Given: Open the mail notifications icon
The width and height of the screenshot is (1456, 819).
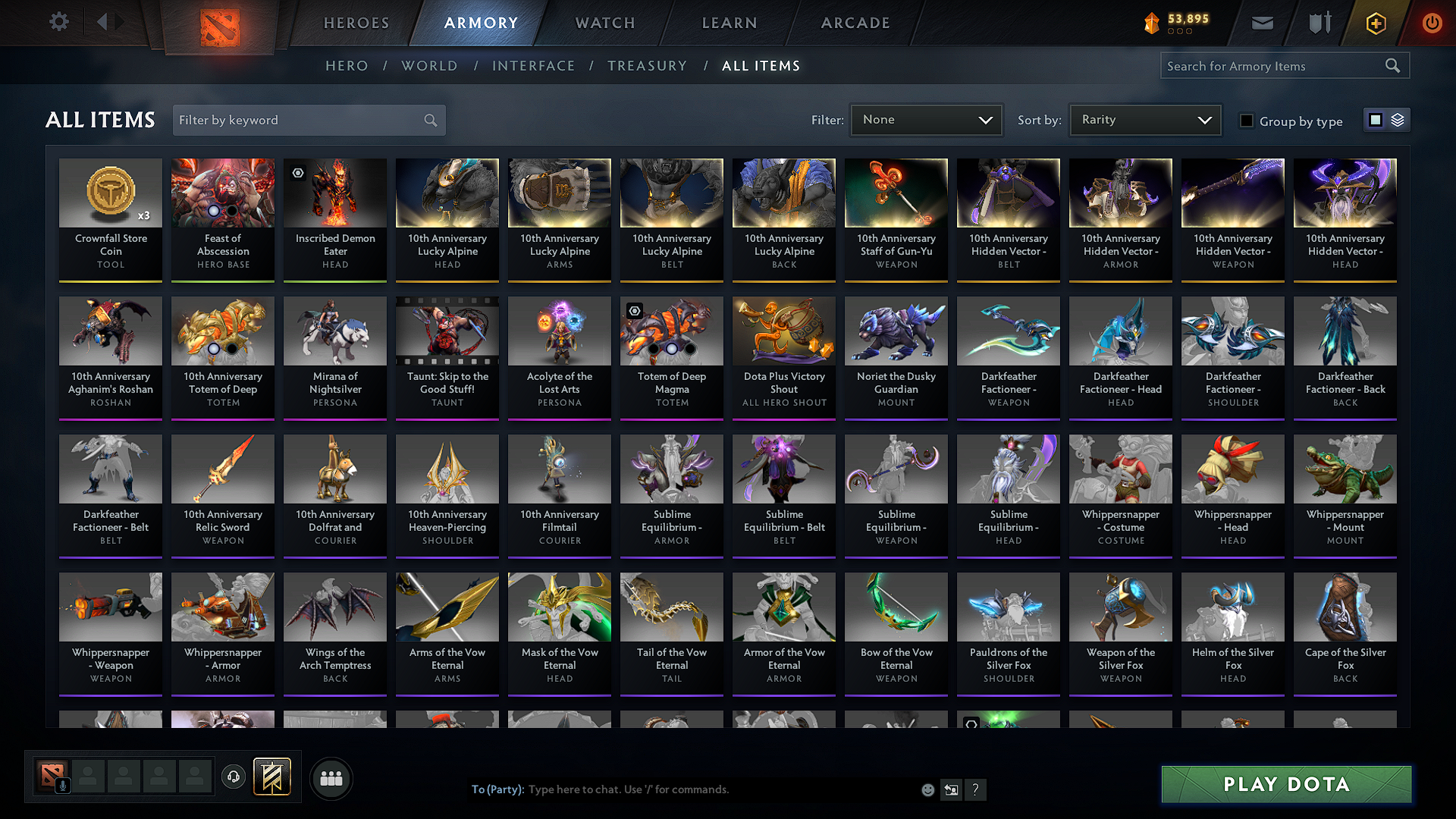Looking at the screenshot, I should (x=1262, y=23).
